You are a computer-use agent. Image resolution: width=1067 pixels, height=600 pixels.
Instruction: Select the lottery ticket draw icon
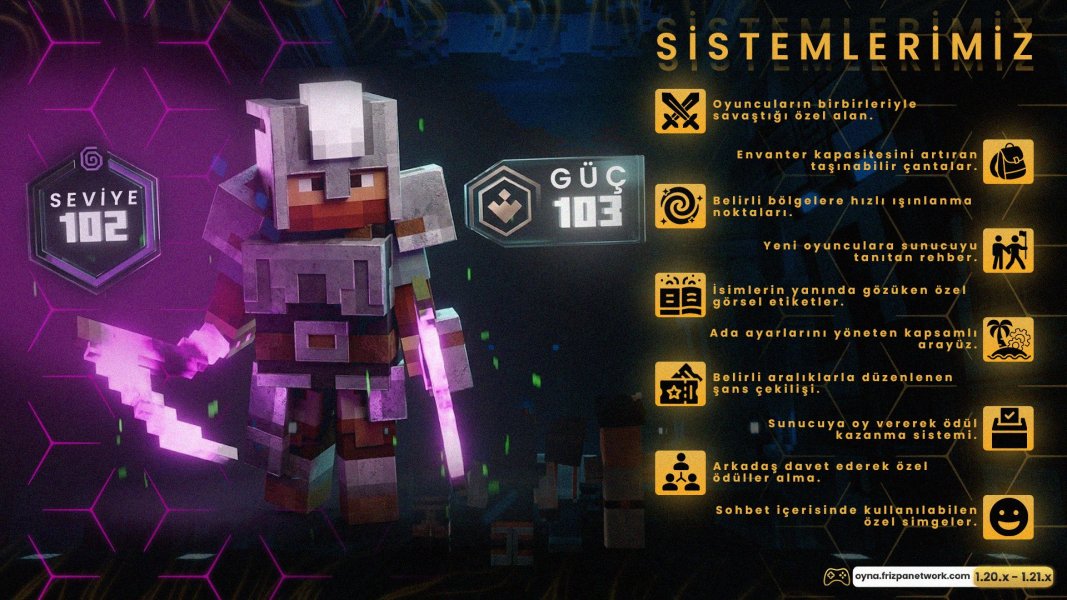(x=679, y=383)
